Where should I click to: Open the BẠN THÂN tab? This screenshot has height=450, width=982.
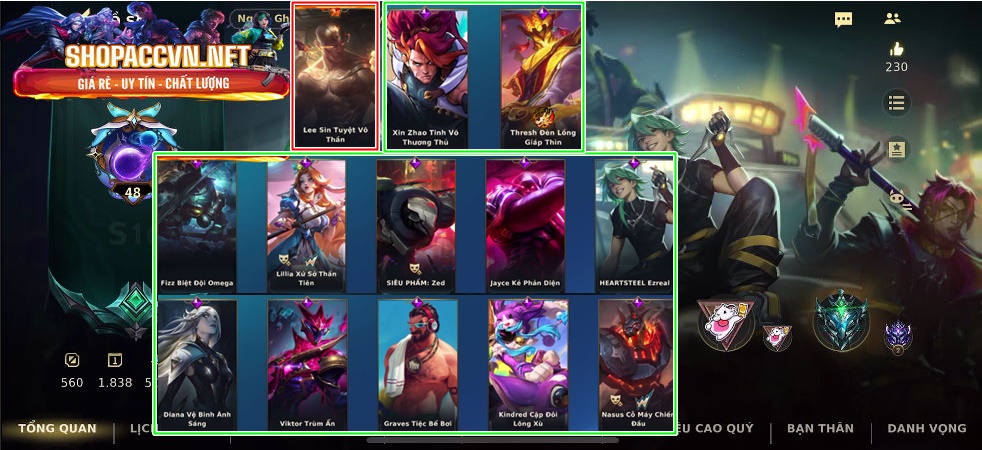[820, 428]
